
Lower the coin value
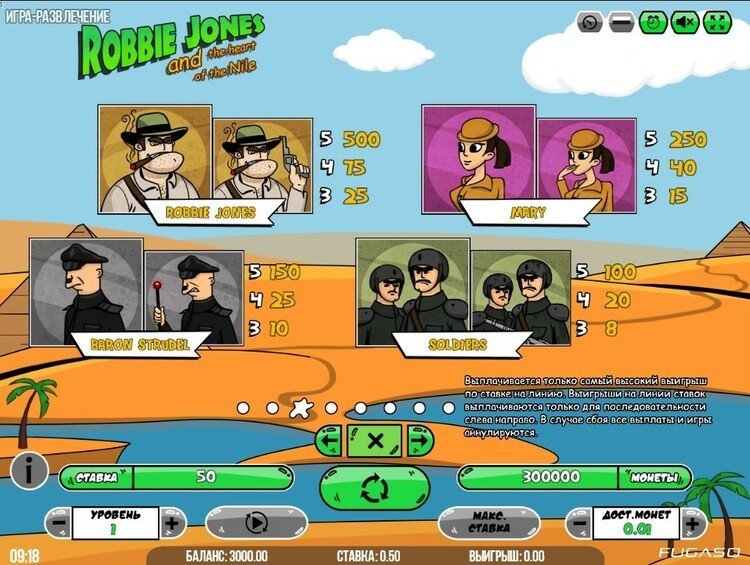pos(579,522)
